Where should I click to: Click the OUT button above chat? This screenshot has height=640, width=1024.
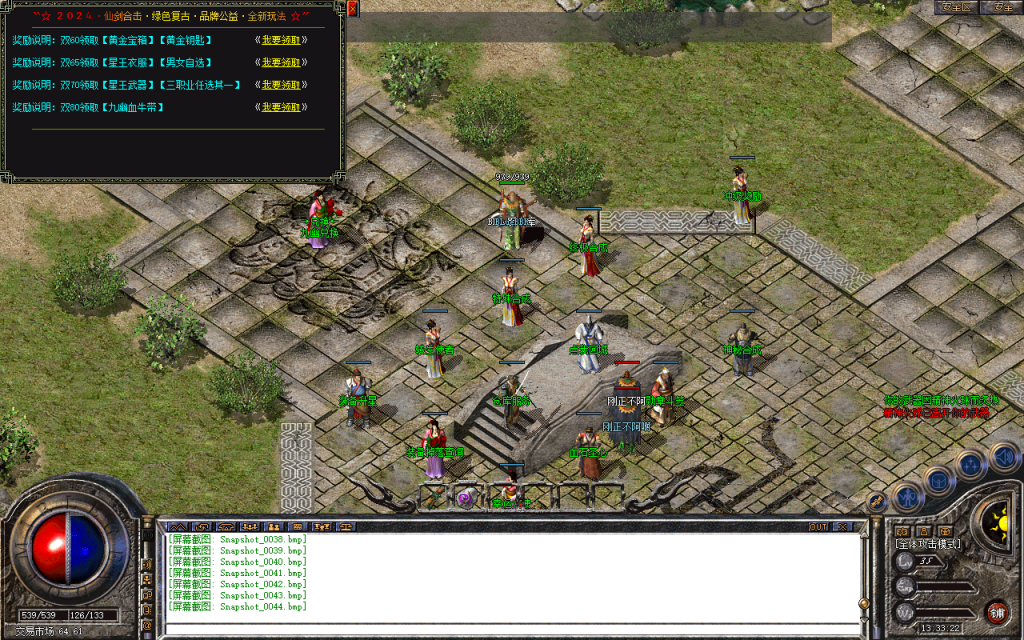pyautogui.click(x=818, y=526)
